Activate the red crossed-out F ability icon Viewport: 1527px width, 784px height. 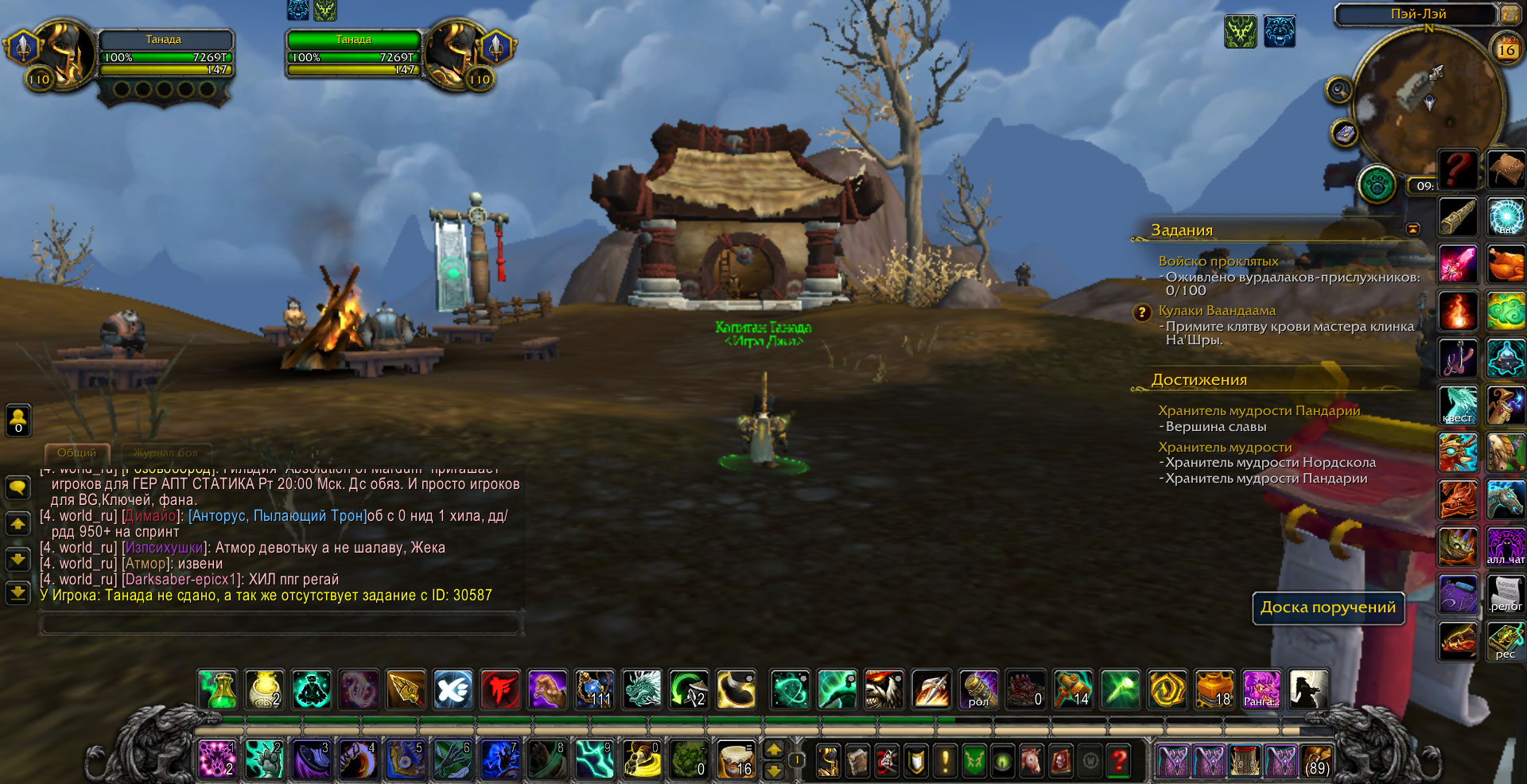click(x=500, y=689)
